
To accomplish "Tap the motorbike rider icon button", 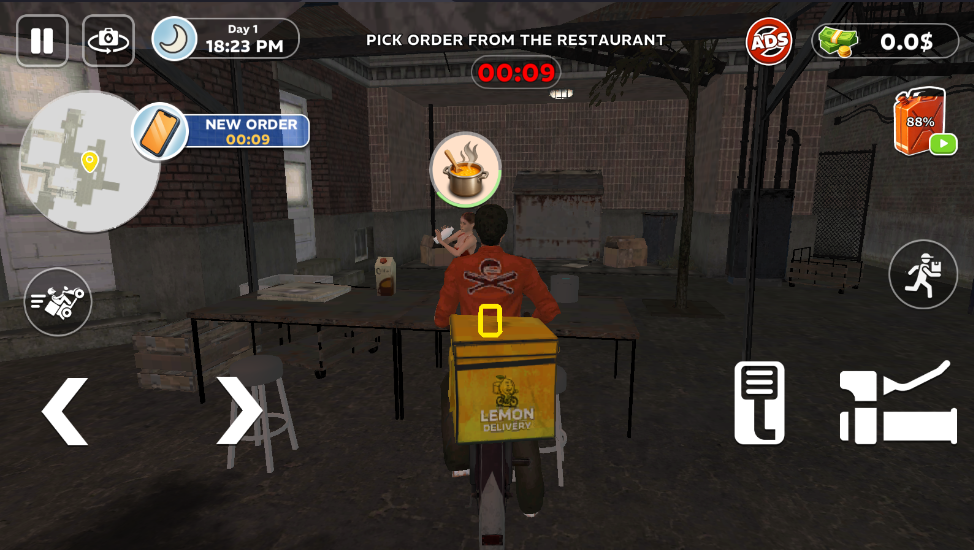I will [58, 302].
